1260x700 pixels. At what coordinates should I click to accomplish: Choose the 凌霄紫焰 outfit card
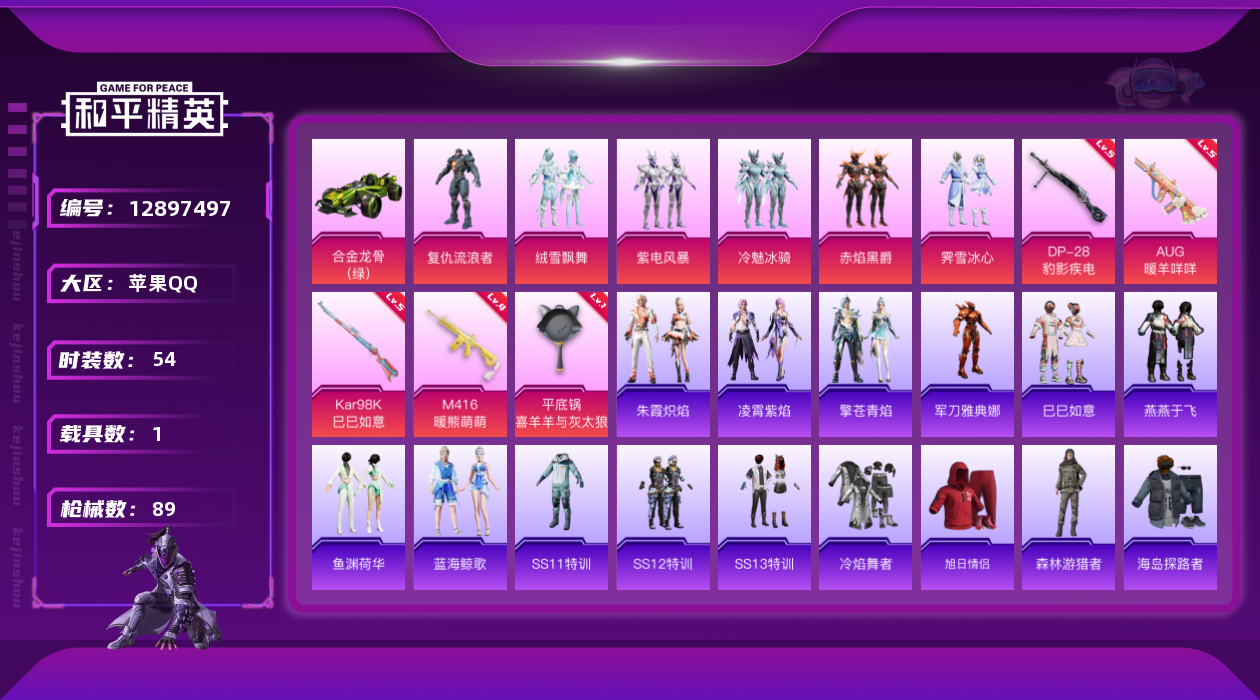pos(764,364)
